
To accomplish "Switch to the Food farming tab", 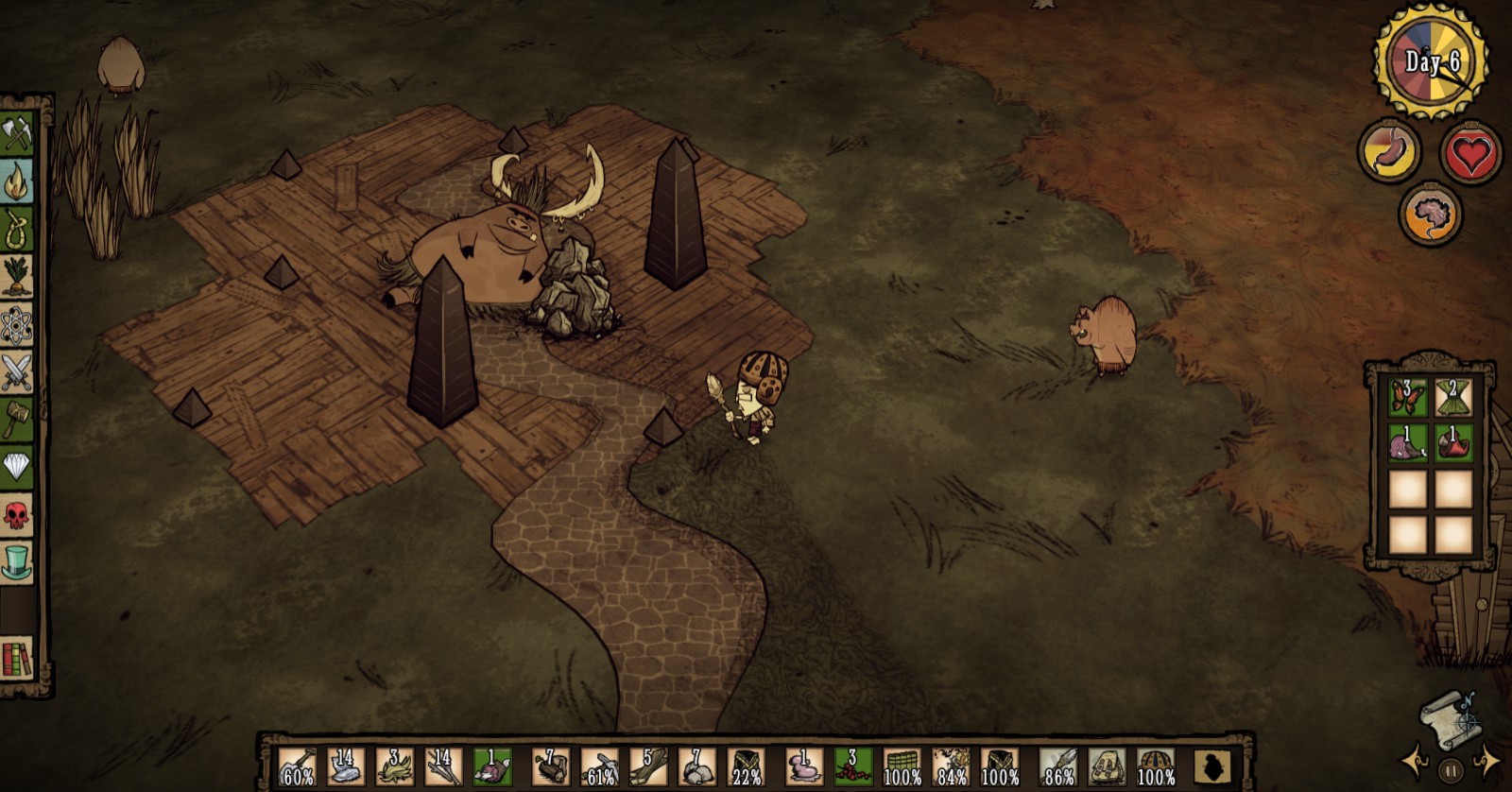I will click(x=17, y=278).
